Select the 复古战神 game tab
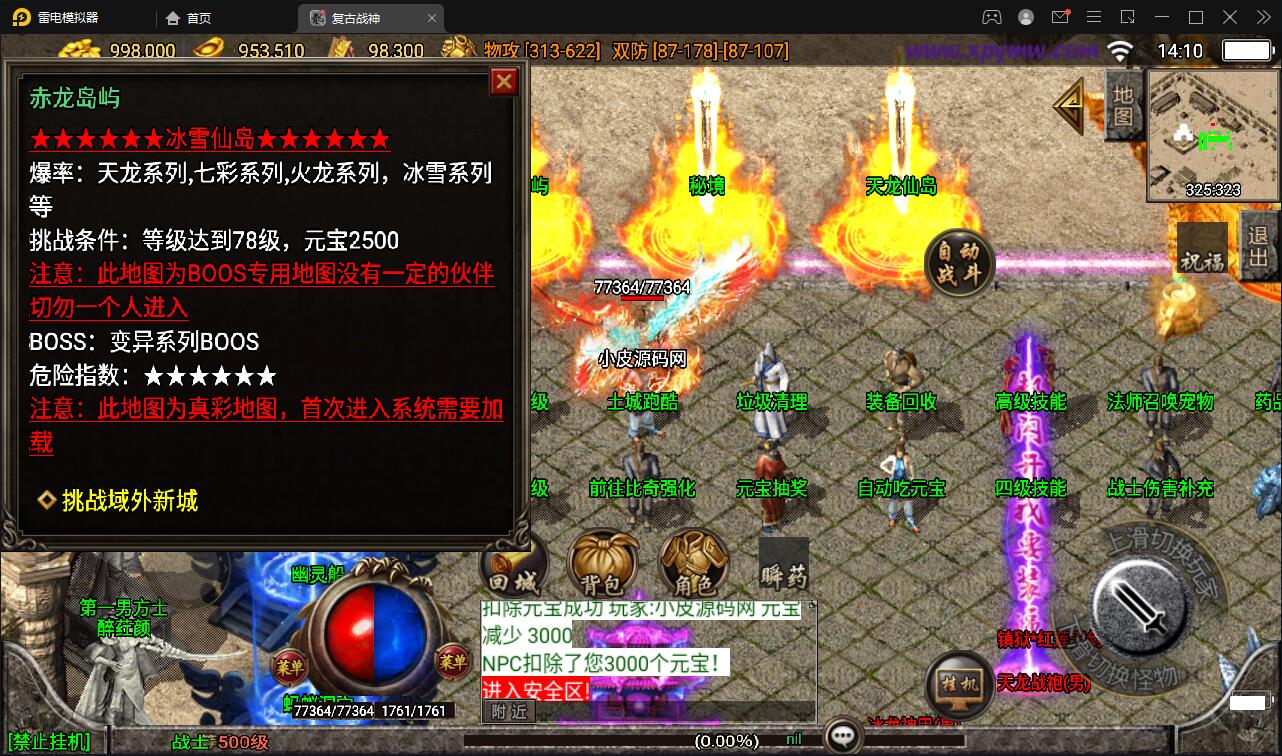This screenshot has height=756, width=1282. pos(355,17)
